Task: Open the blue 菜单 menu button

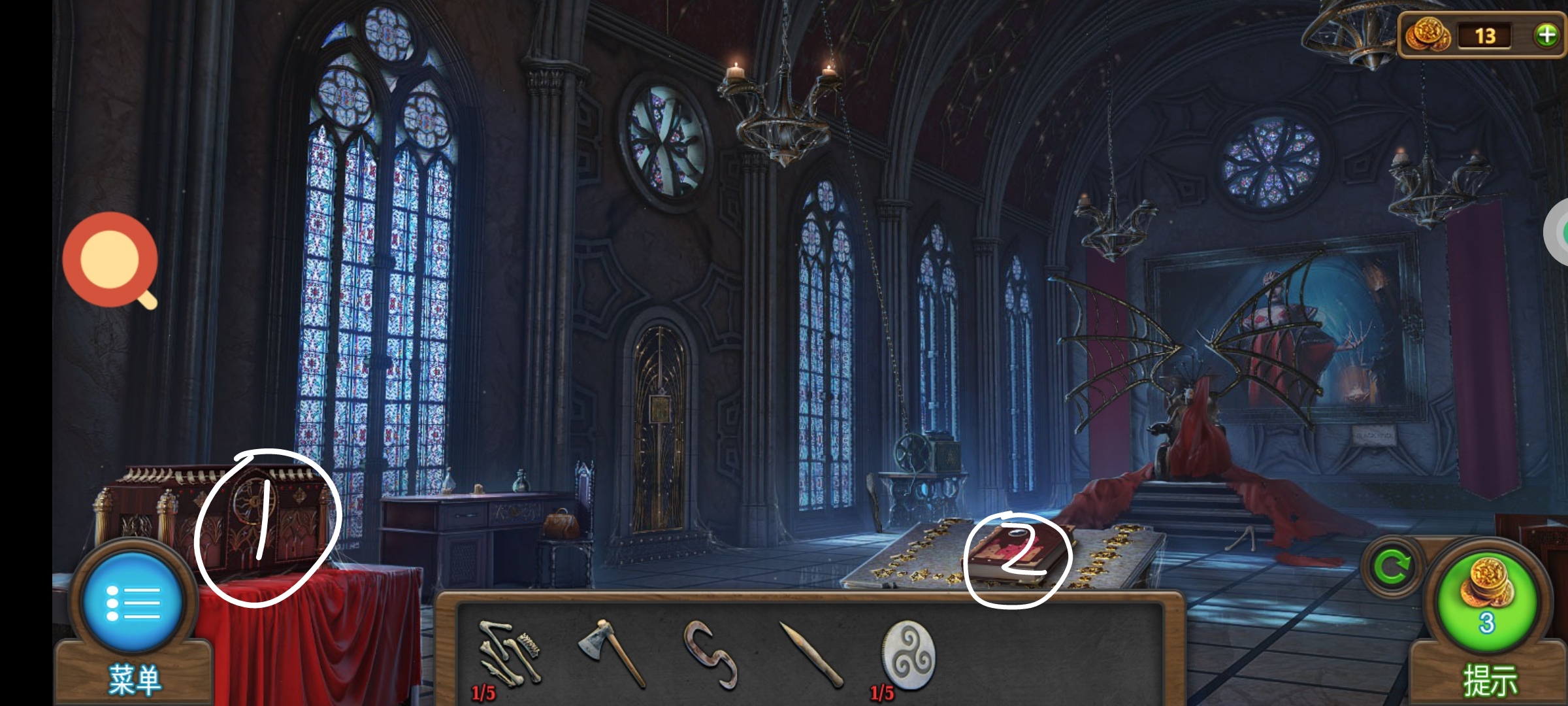Action: click(133, 603)
